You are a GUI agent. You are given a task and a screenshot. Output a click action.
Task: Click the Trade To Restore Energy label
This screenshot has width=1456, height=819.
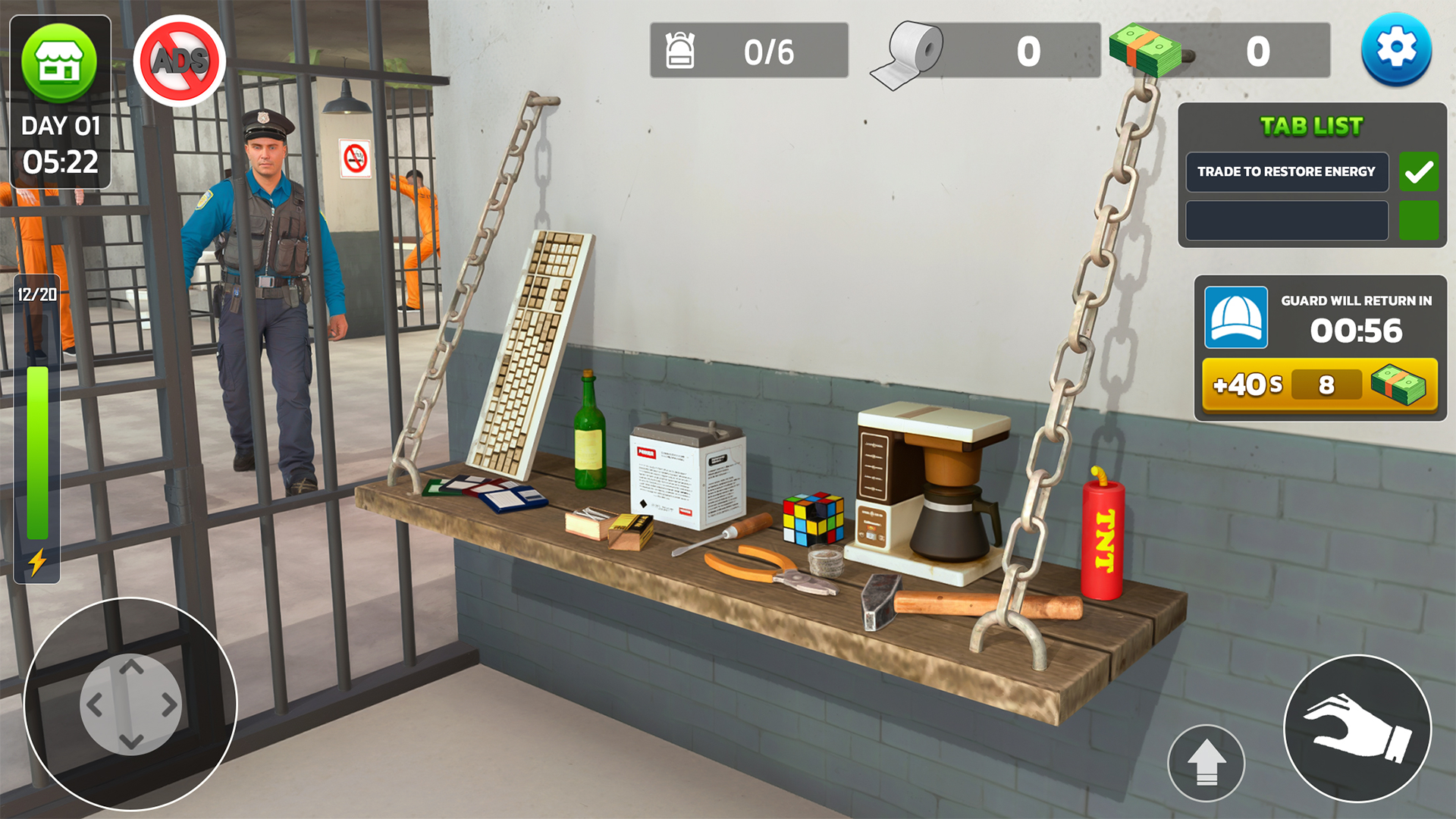coord(1285,172)
